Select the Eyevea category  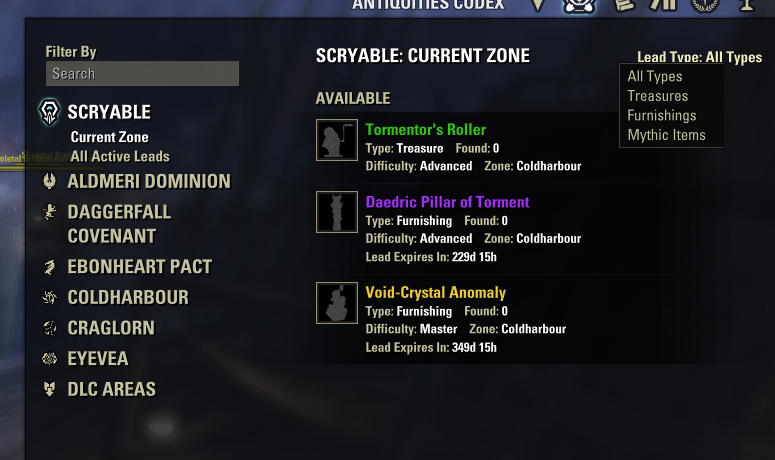pos(97,359)
